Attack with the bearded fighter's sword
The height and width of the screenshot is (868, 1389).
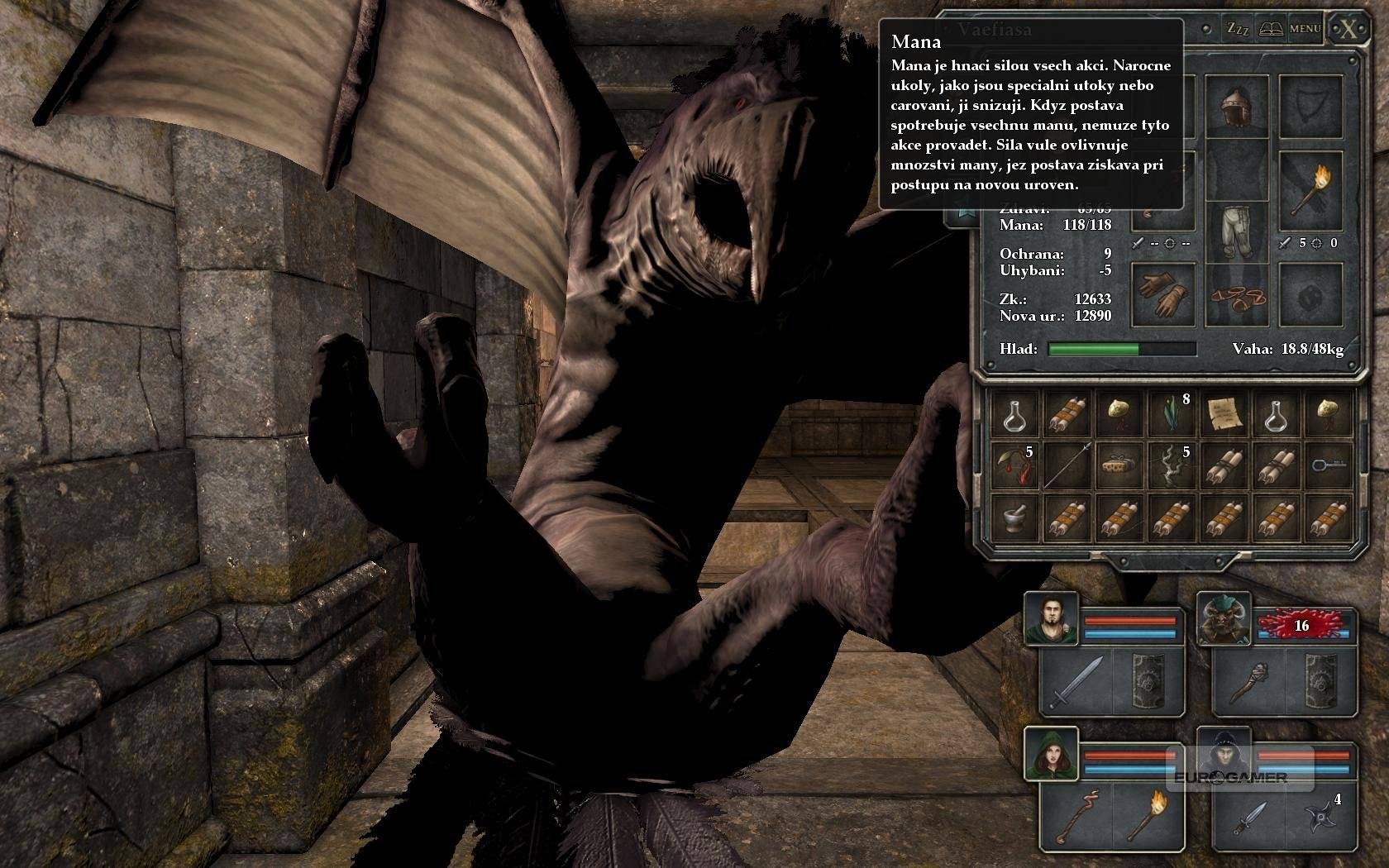pos(1075,682)
